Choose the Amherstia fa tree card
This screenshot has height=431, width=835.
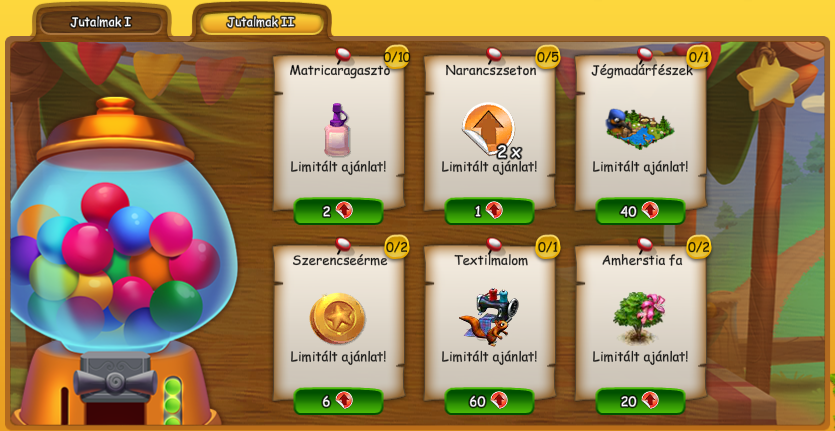tap(640, 316)
